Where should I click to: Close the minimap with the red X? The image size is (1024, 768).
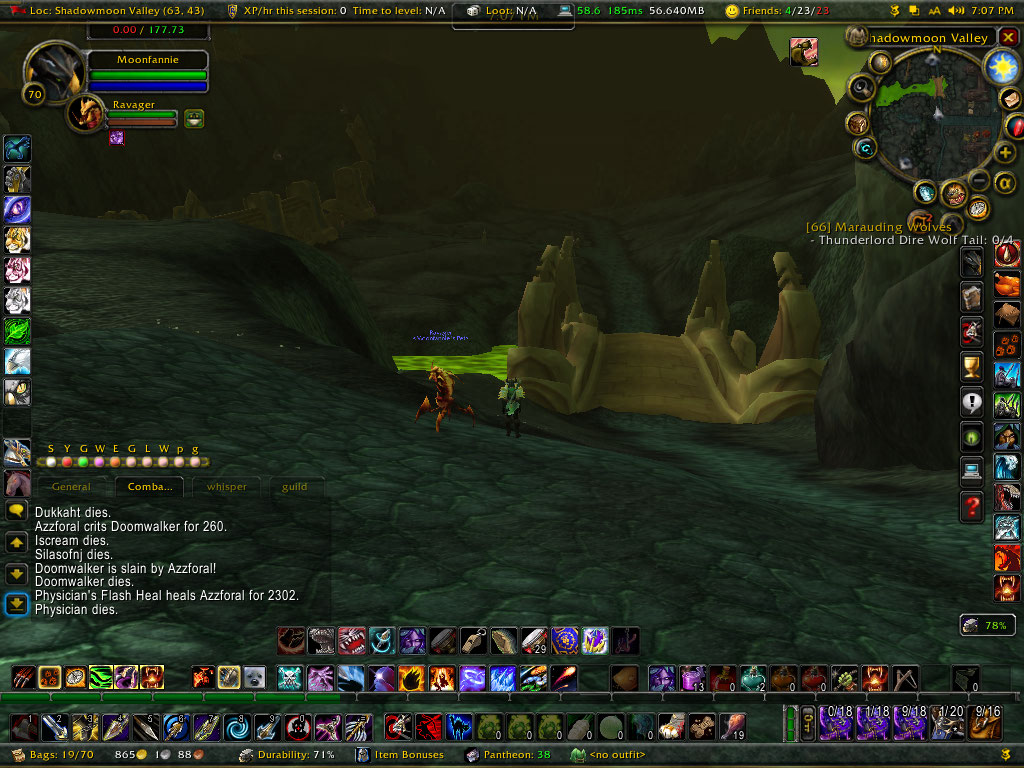(x=1008, y=38)
